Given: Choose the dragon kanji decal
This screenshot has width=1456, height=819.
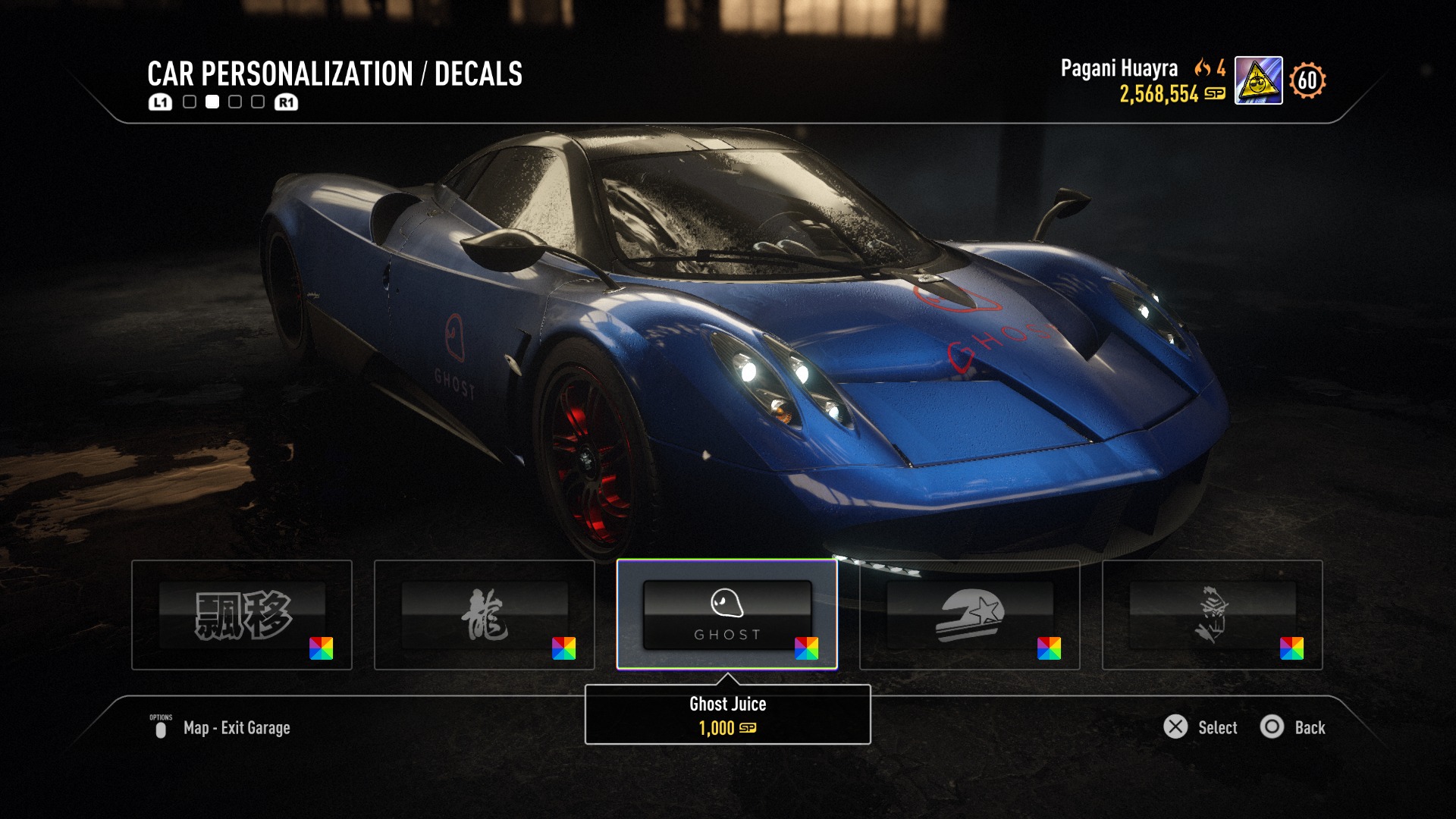Looking at the screenshot, I should click(484, 614).
